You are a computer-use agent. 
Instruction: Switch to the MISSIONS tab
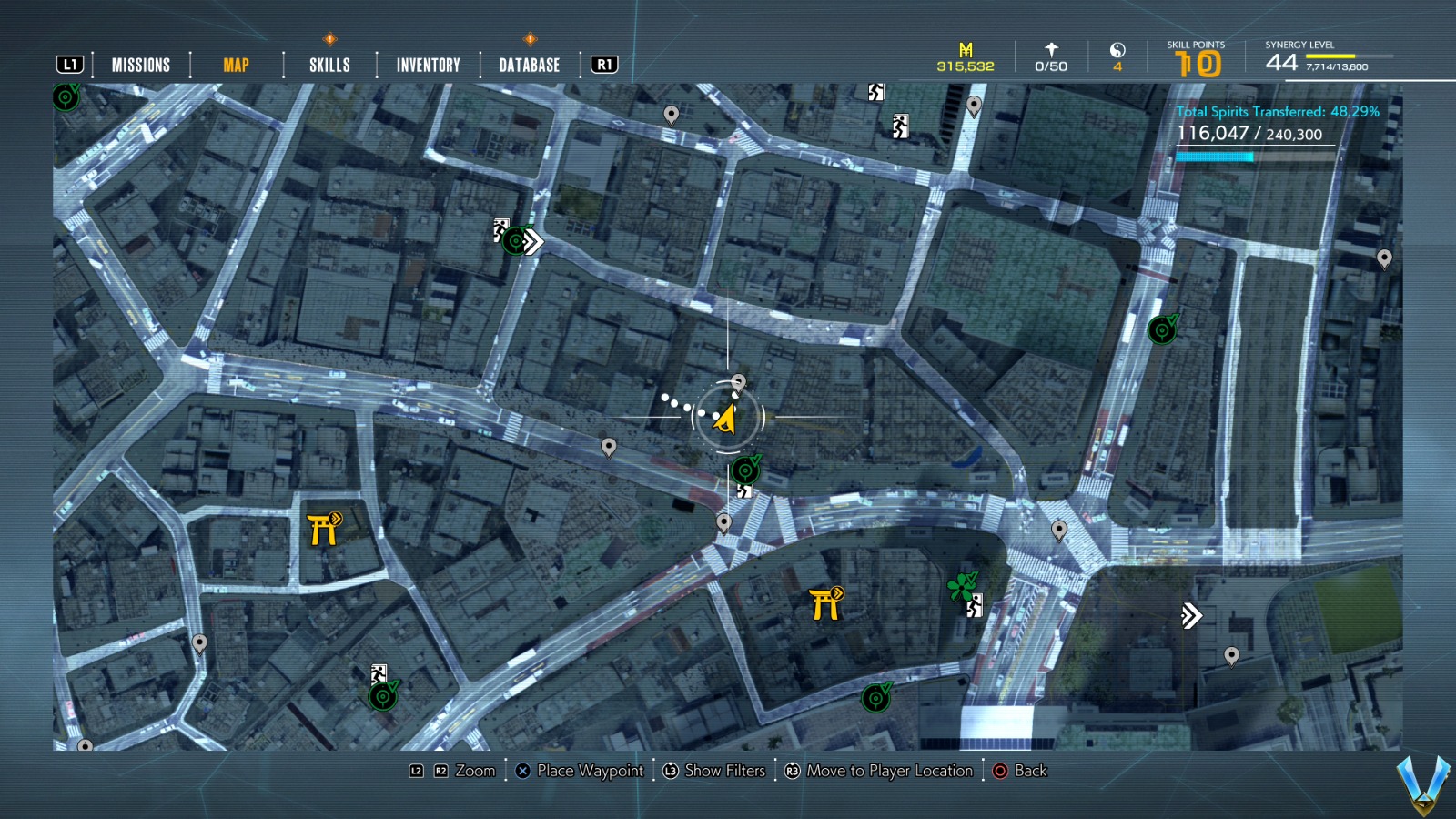[140, 65]
